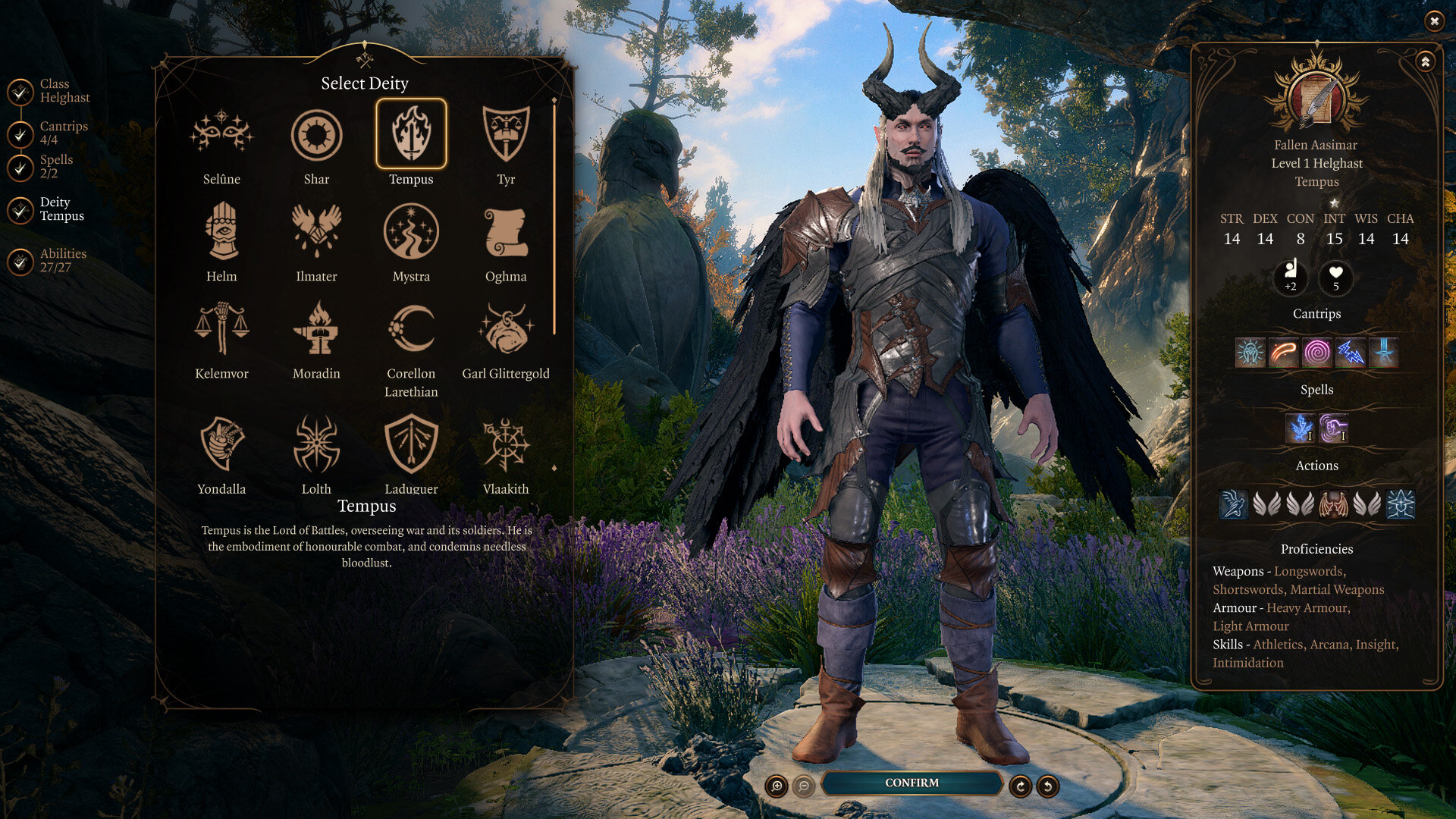The image size is (1456, 819).
Task: Pick Tyr as your deity
Action: [x=506, y=136]
